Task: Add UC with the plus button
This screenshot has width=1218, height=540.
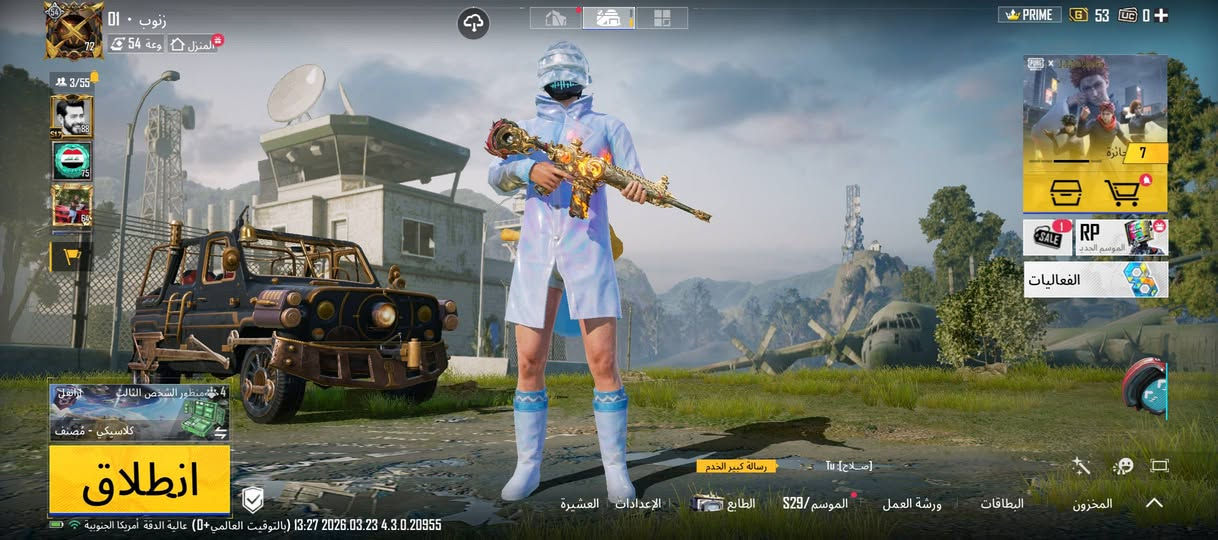Action: [x=1161, y=15]
